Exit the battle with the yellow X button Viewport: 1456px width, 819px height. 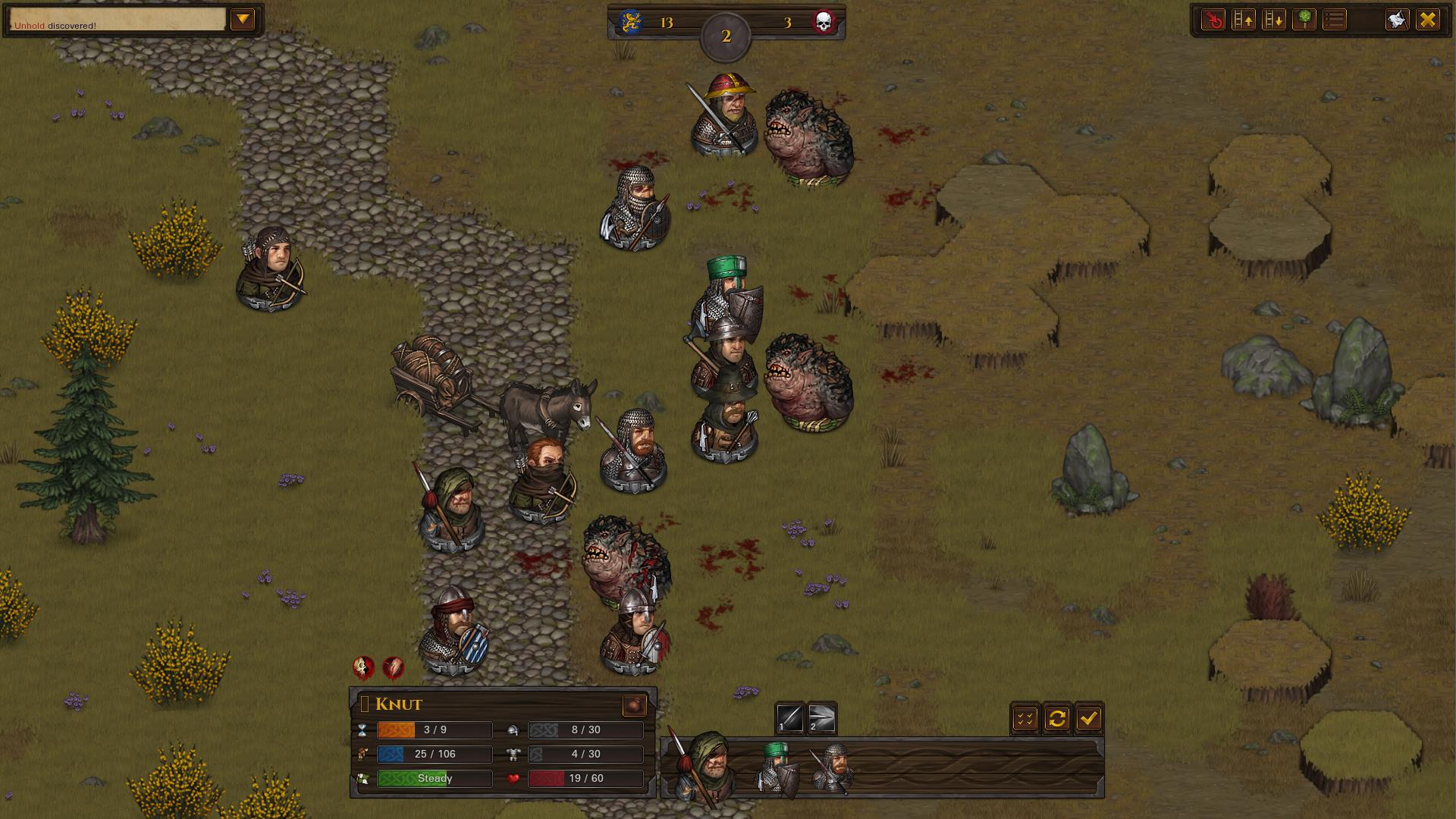pyautogui.click(x=1429, y=19)
